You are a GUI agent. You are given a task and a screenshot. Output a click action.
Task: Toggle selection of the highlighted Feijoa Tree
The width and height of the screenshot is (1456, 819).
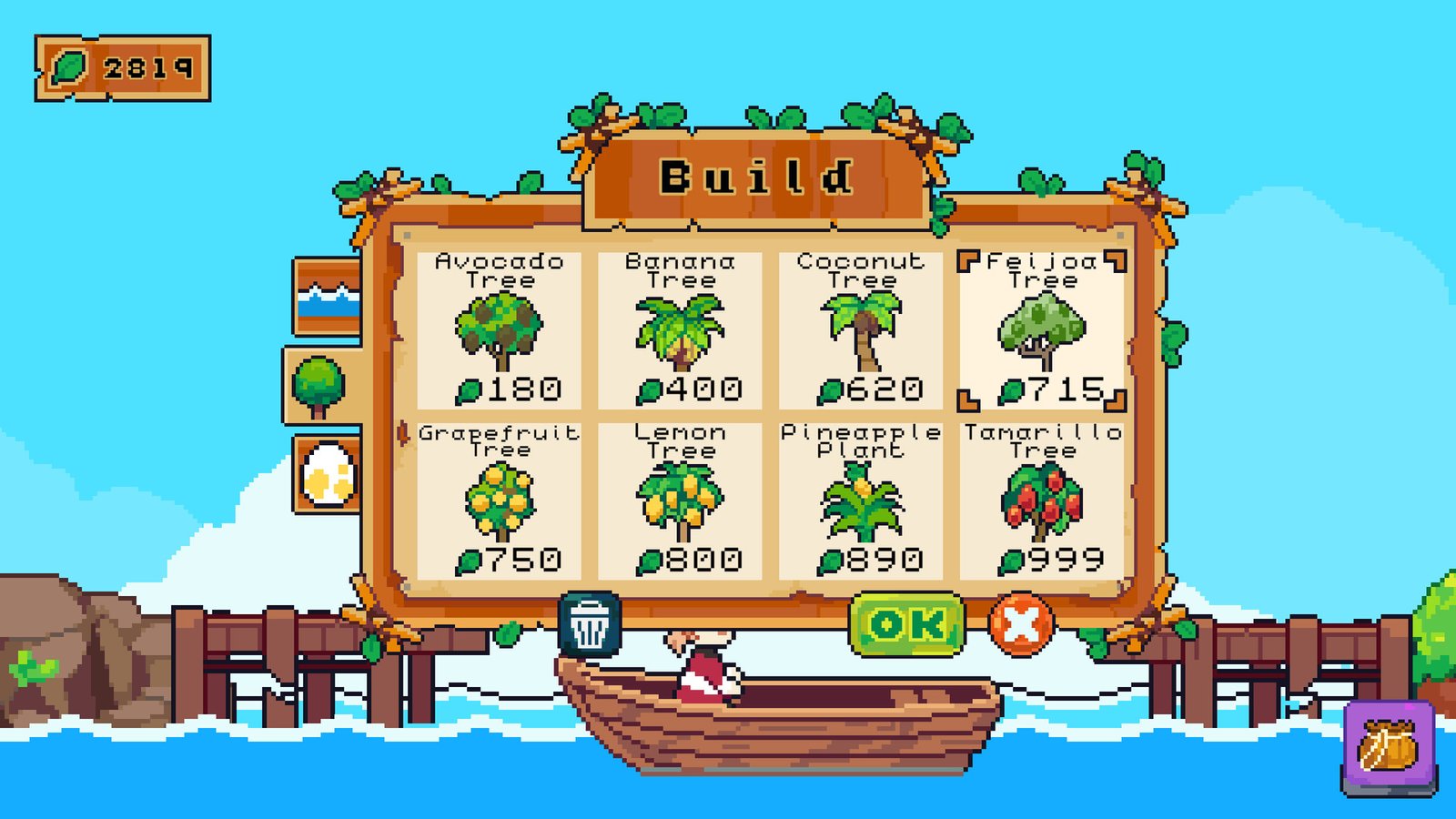point(1042,332)
